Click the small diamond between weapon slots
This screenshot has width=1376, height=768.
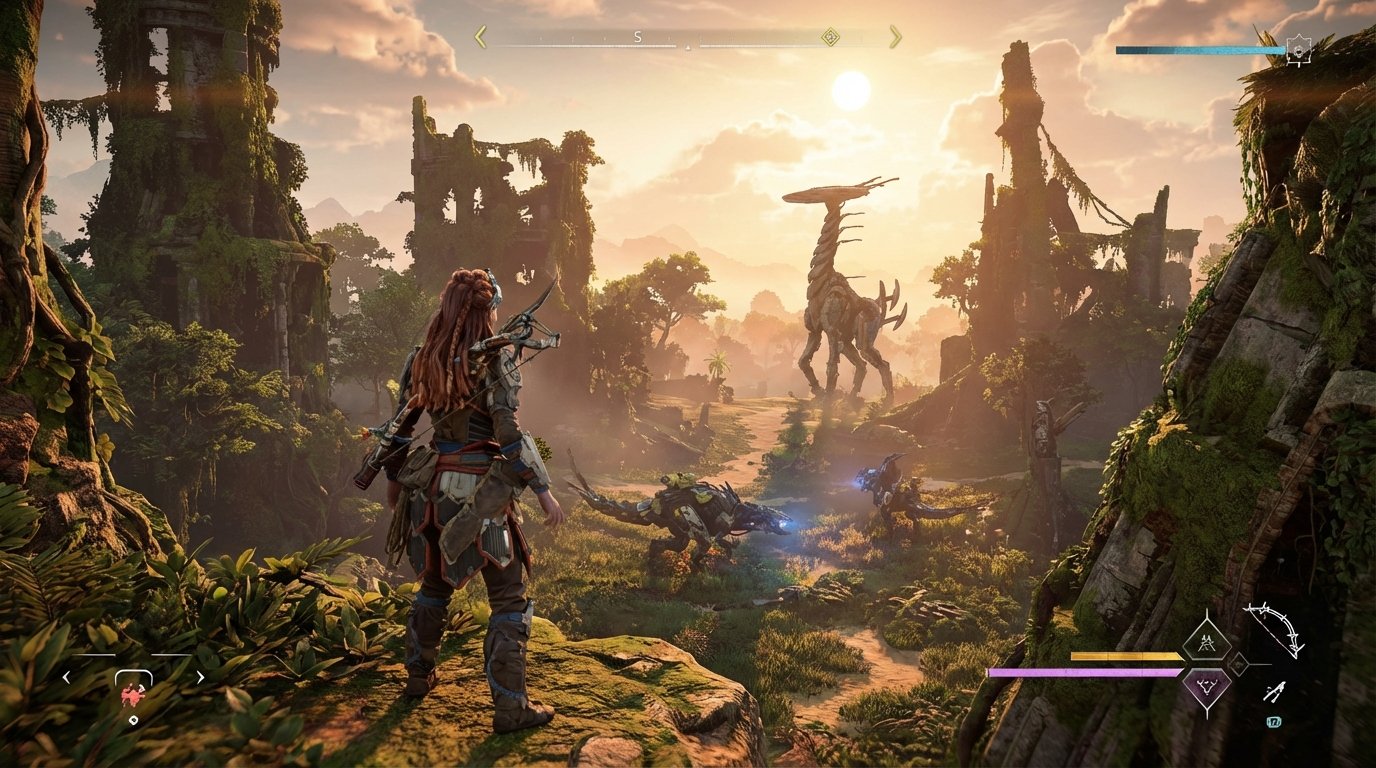1239,664
